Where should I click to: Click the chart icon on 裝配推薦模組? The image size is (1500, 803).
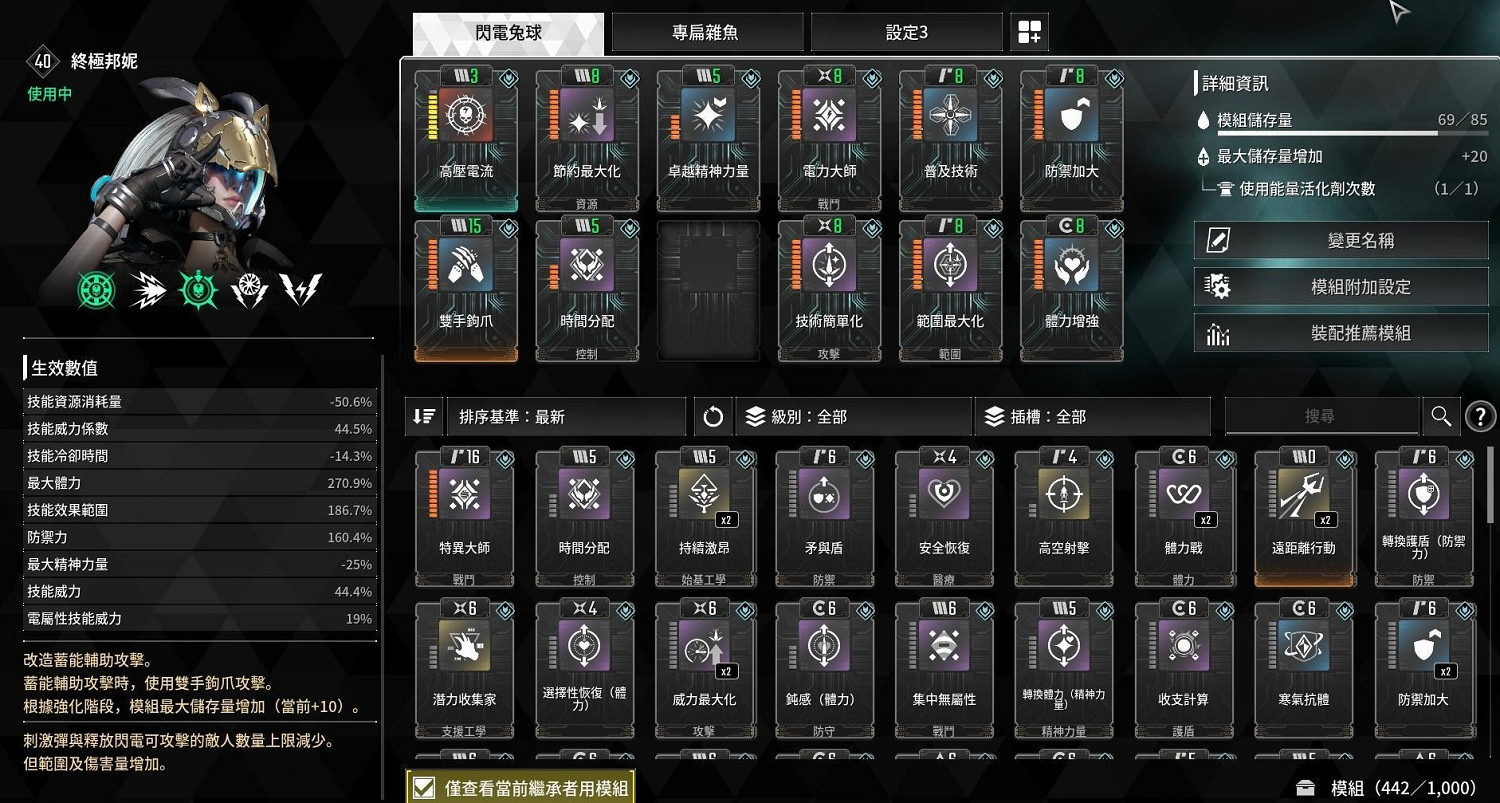1216,333
